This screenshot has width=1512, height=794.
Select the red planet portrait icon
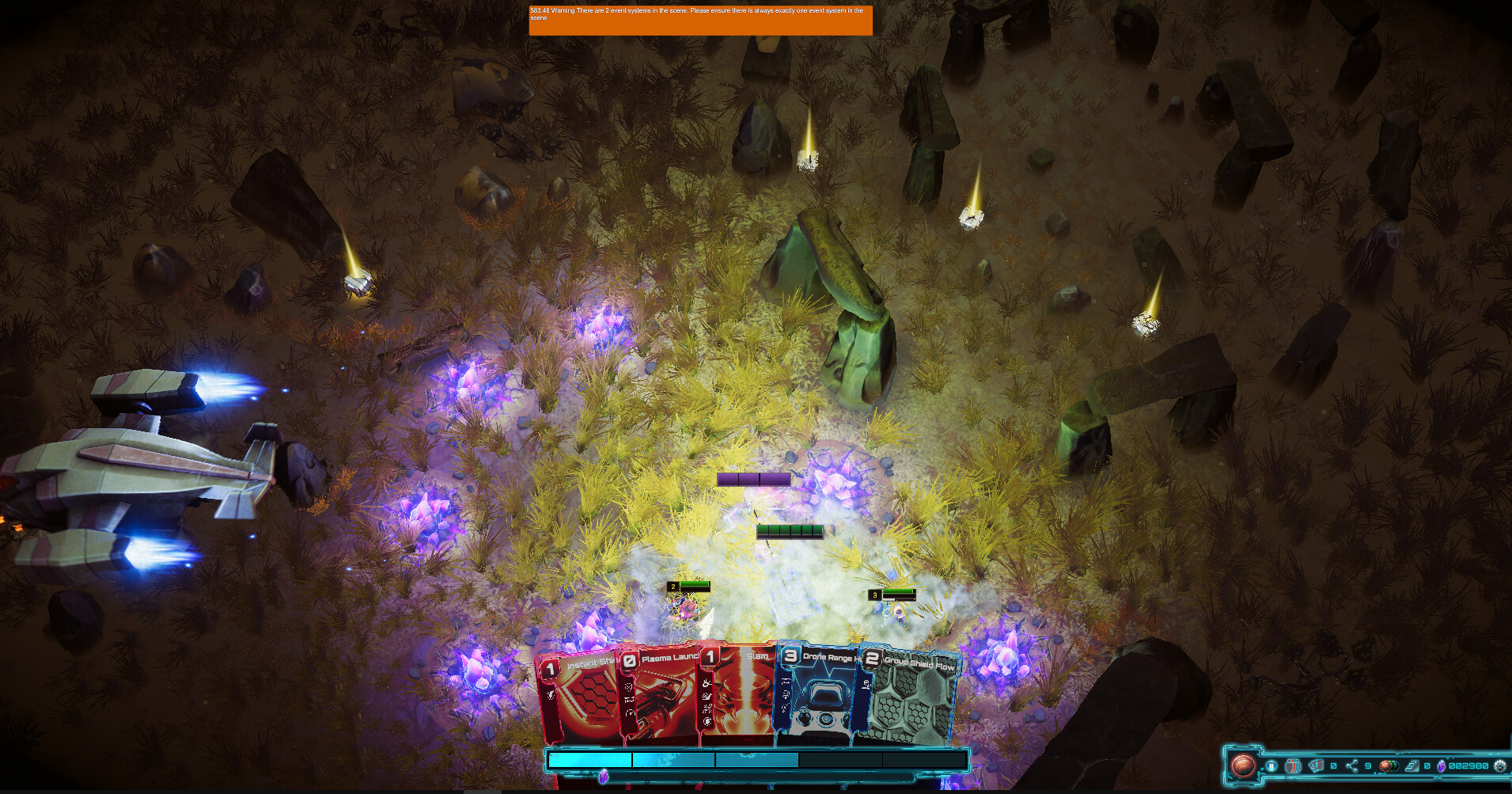pos(1244,766)
